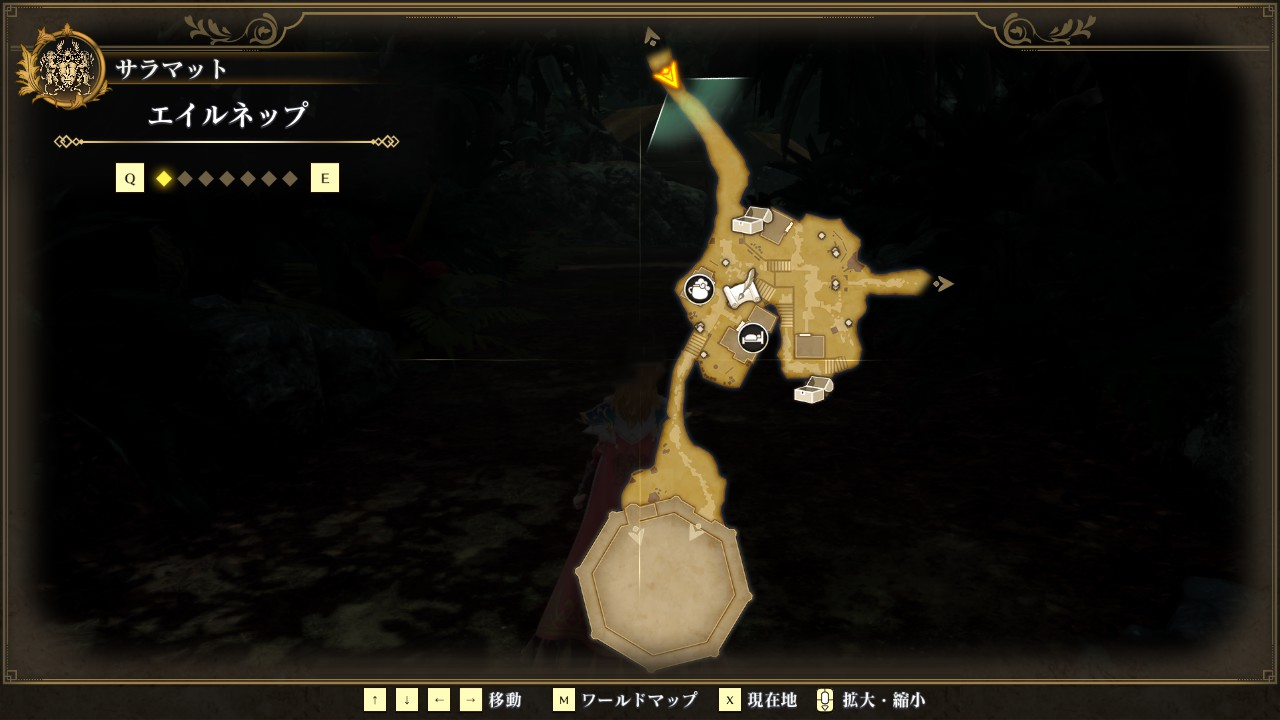1280x720 pixels.
Task: Click the scroll and quill map marker
Action: click(x=739, y=291)
